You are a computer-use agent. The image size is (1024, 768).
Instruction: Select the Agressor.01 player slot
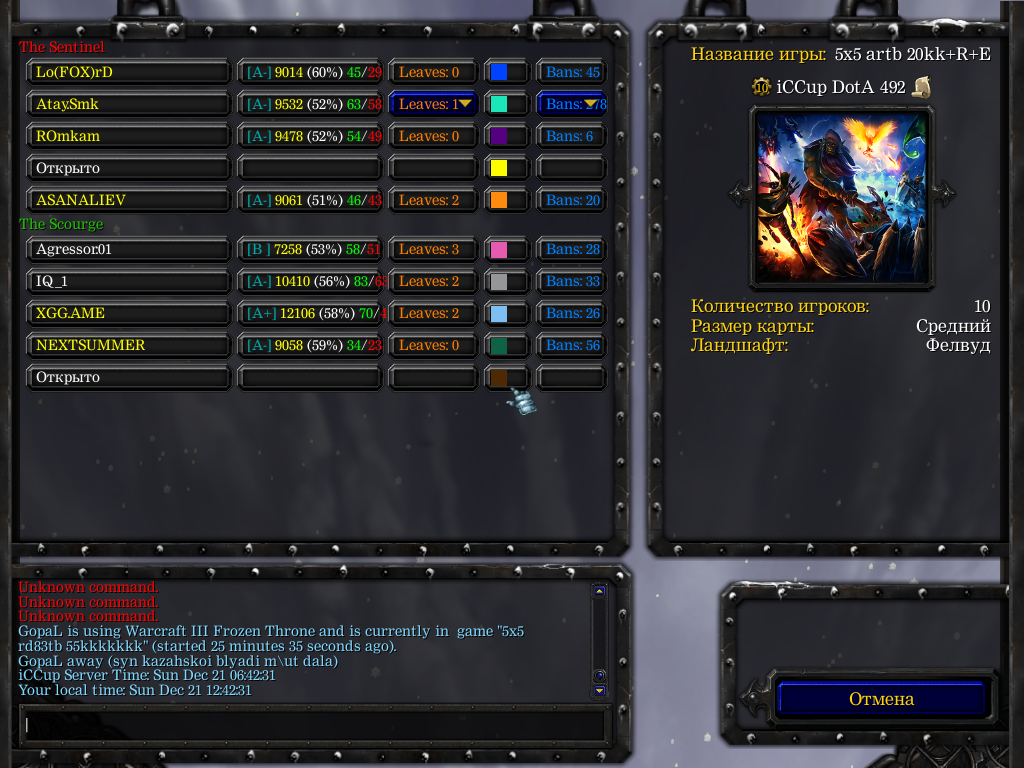128,249
